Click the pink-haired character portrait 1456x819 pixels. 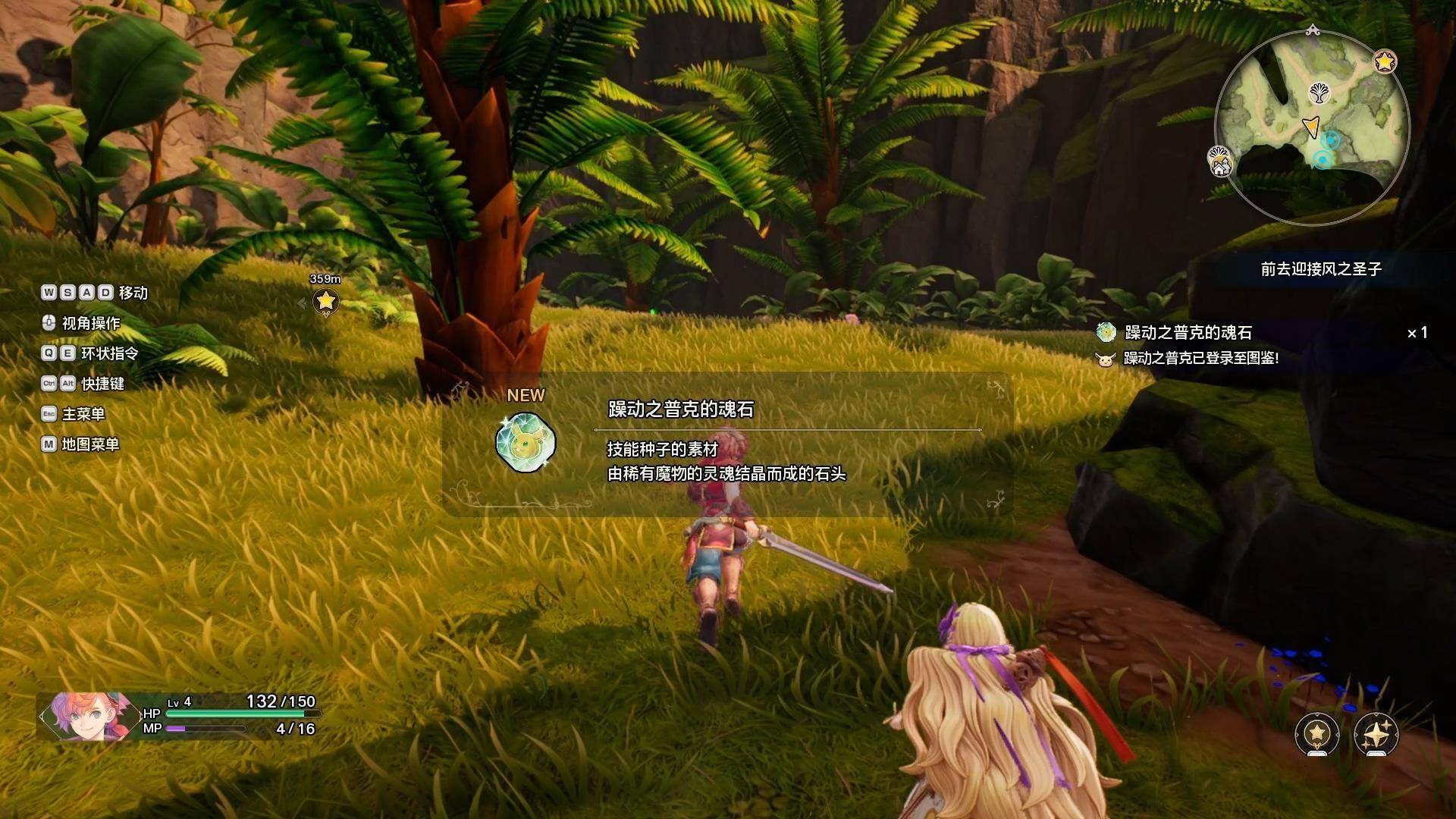(85, 716)
